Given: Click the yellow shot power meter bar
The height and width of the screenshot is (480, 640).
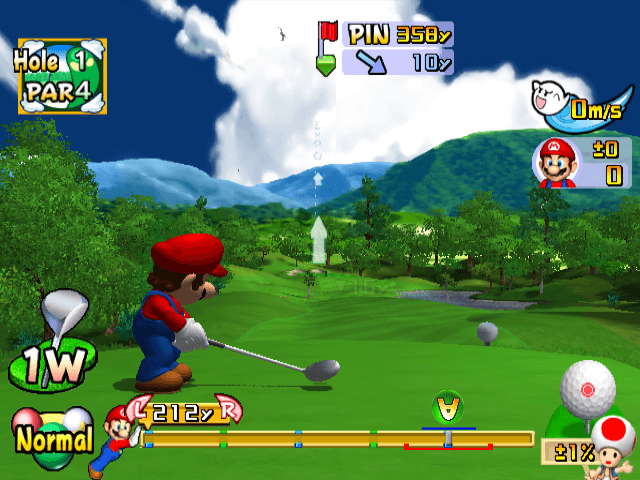Looking at the screenshot, I should coord(338,438).
